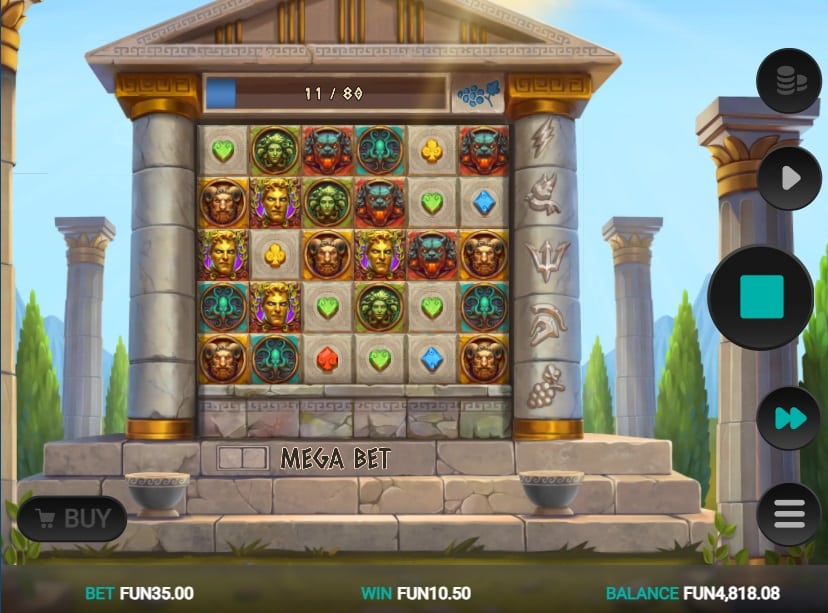This screenshot has height=613, width=828.
Task: Start autoplay with the play arrow button
Action: 788,179
